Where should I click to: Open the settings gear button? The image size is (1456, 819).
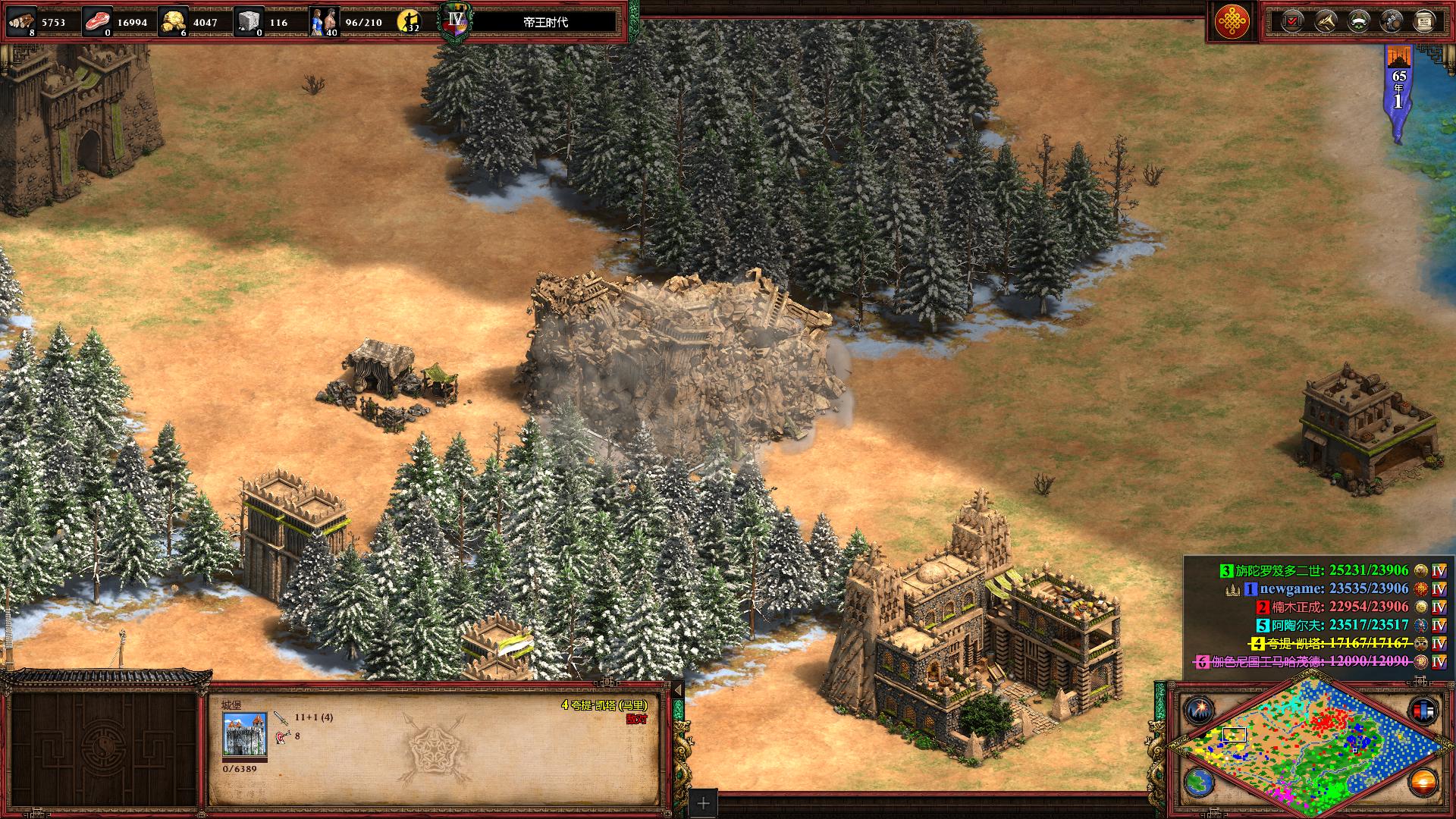(x=1392, y=21)
